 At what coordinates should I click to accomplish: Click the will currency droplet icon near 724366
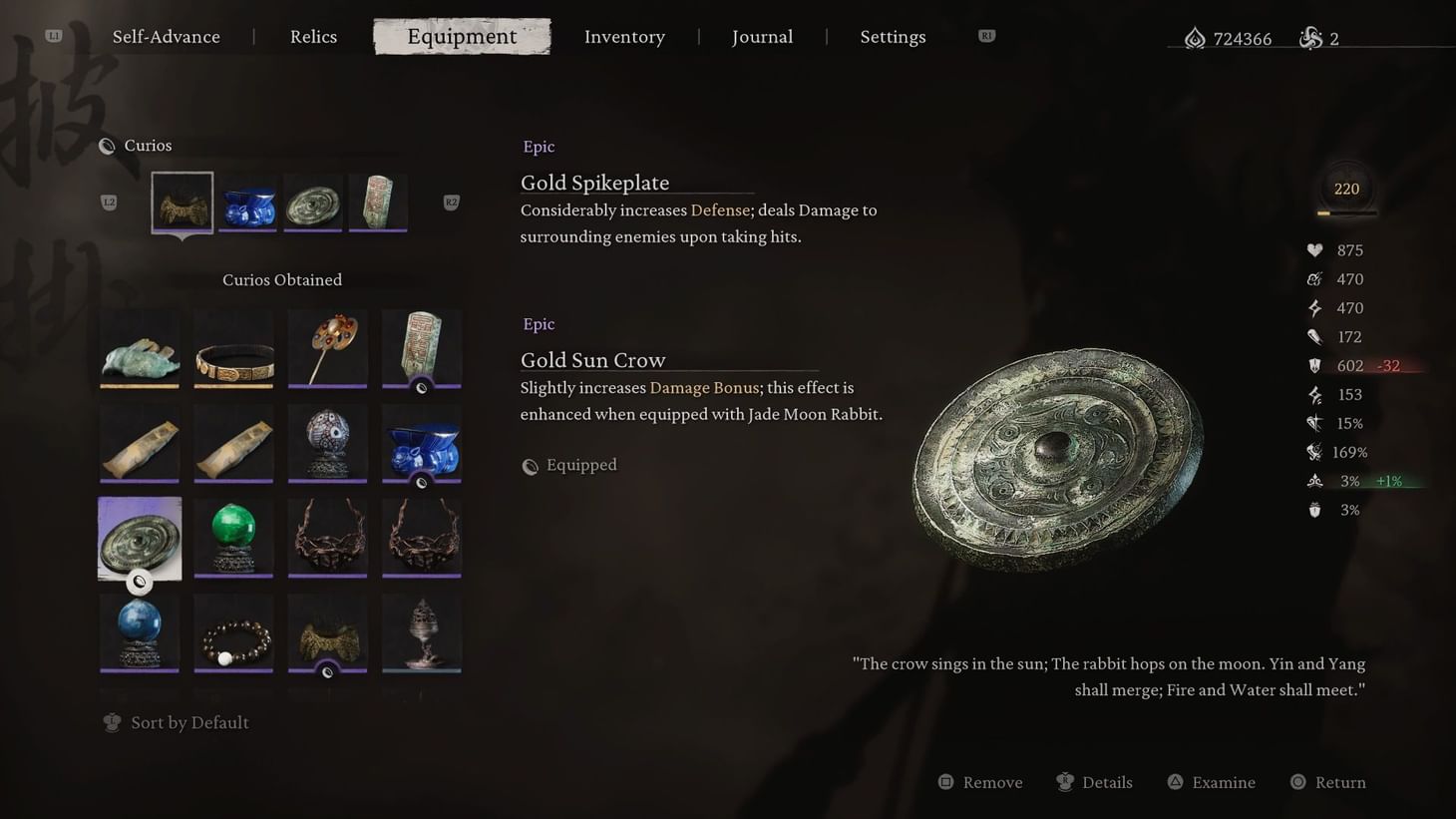pyautogui.click(x=1196, y=37)
